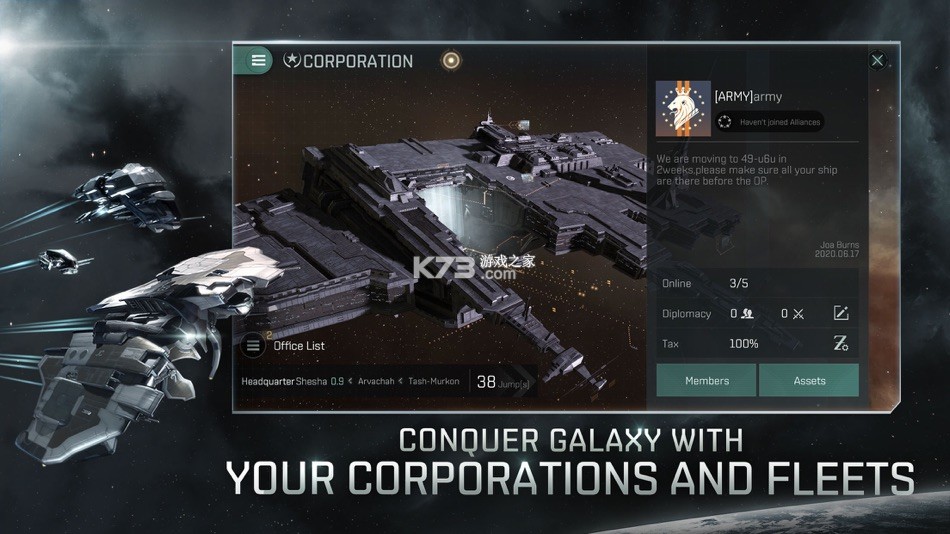
Task: Select the ARMY corporation lion emblem
Action: point(683,108)
